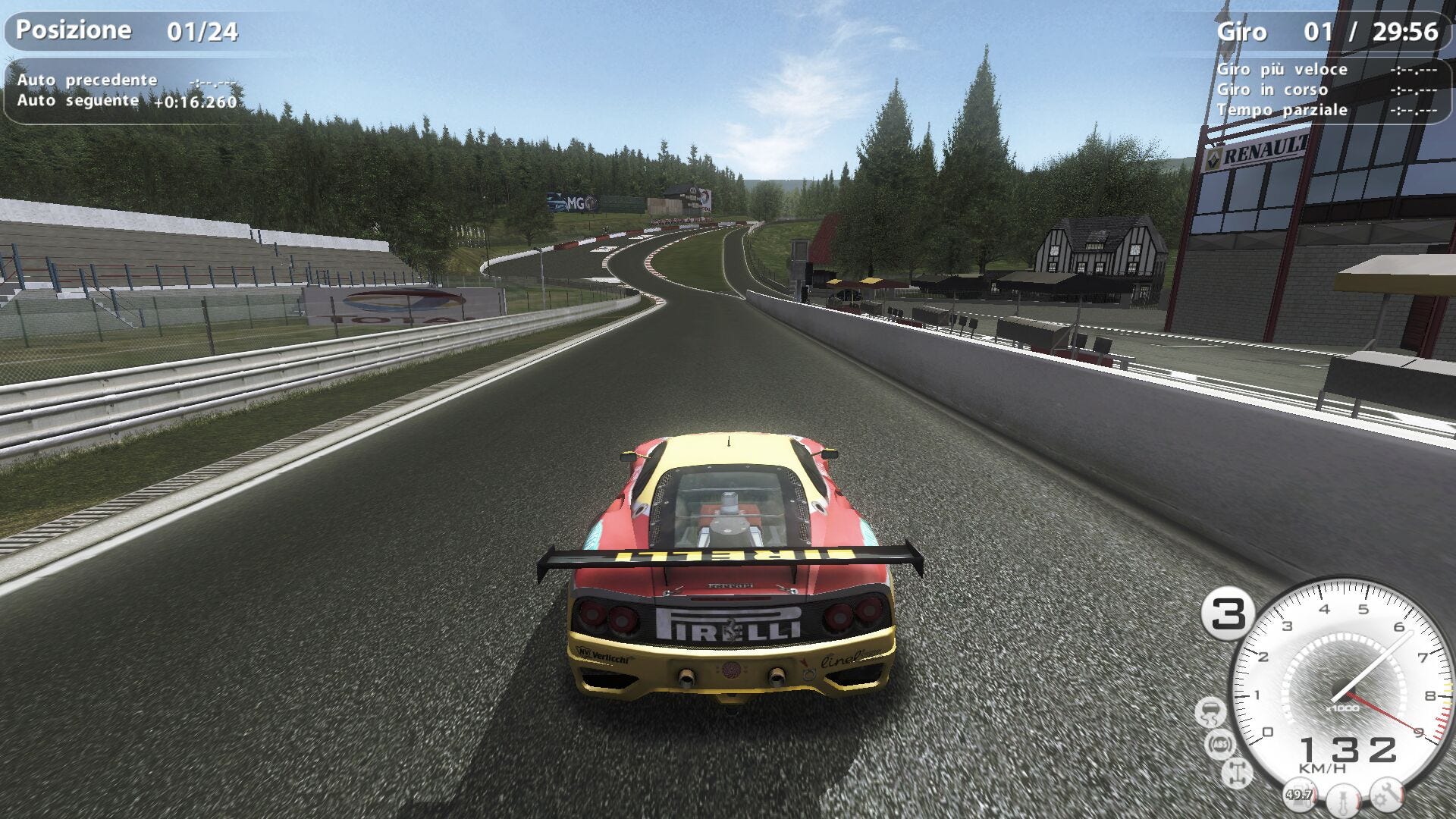This screenshot has height=819, width=1456.
Task: Click the x1000 tachometer dial
Action: (x=1342, y=708)
